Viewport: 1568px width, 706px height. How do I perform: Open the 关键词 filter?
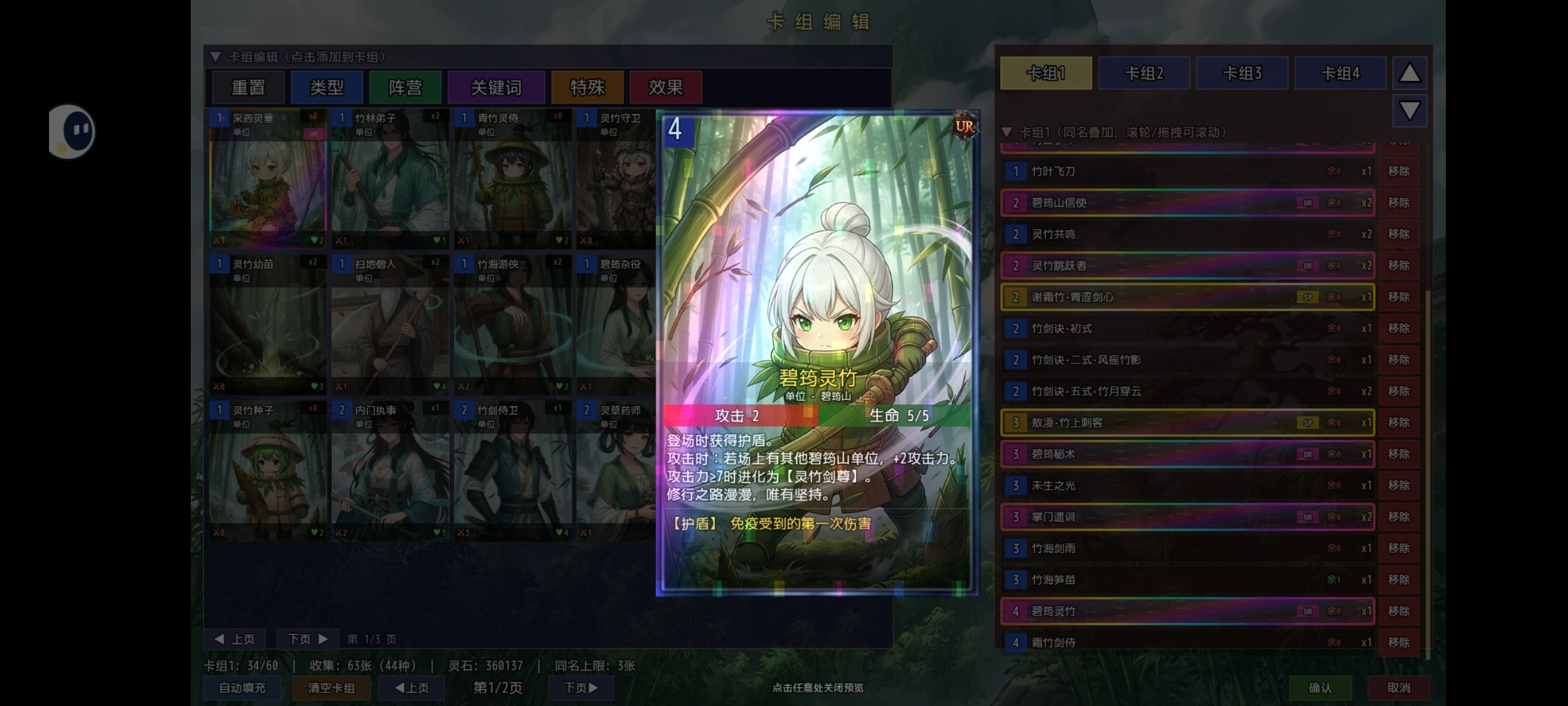(497, 87)
